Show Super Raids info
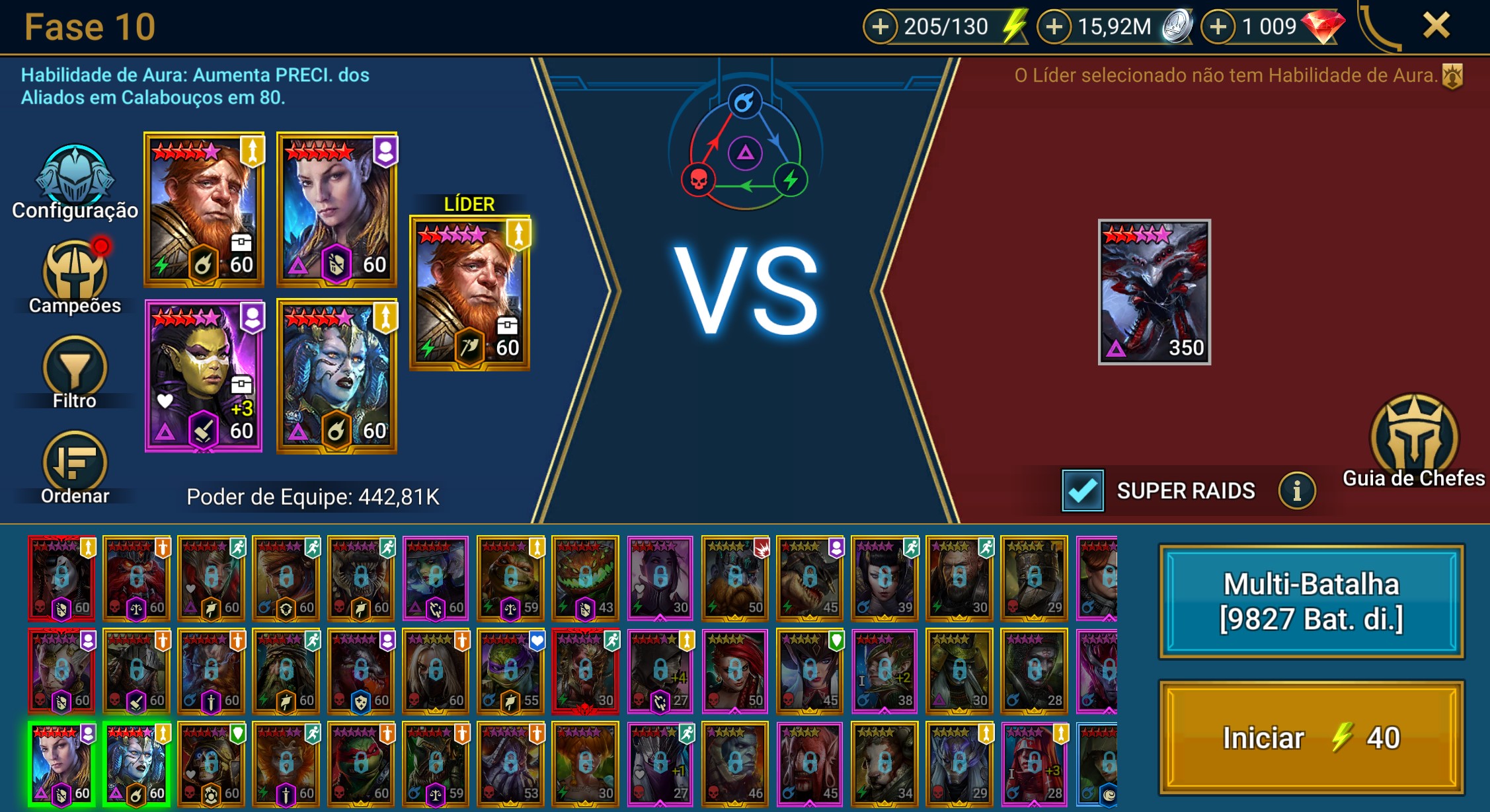1490x812 pixels. coord(1296,491)
